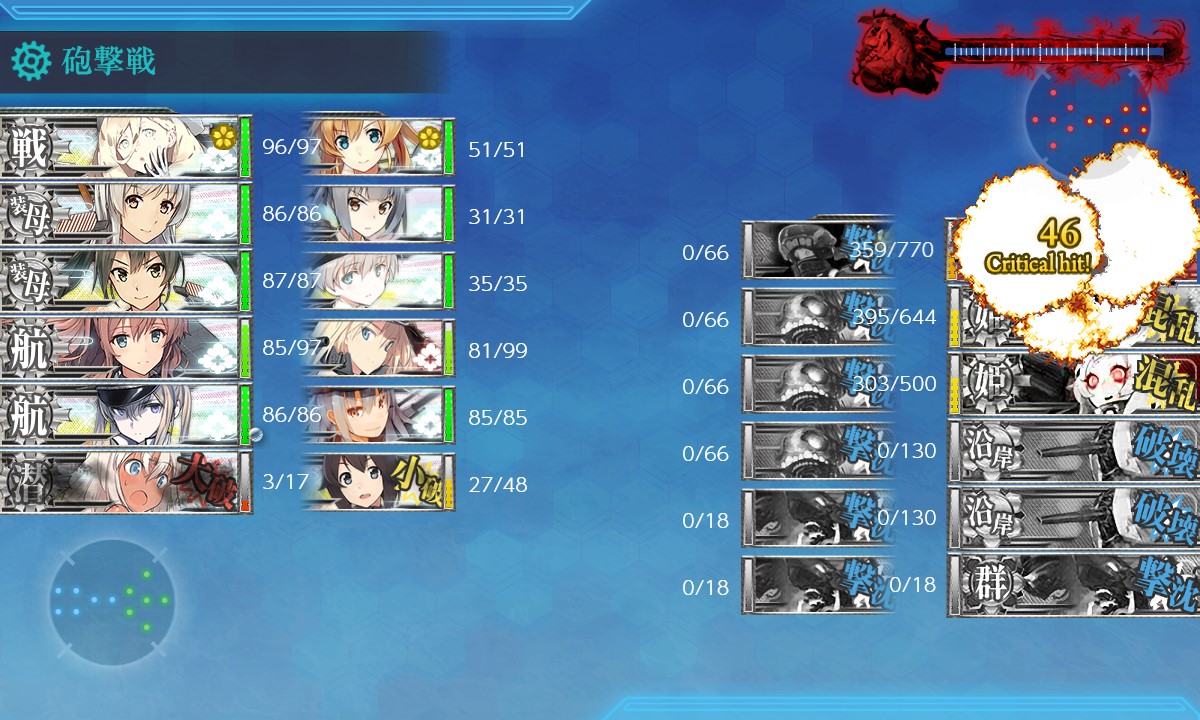This screenshot has width=1200, height=720.
Task: Select the heavily damaged submarine card at 3/17 HP
Action: point(125,483)
